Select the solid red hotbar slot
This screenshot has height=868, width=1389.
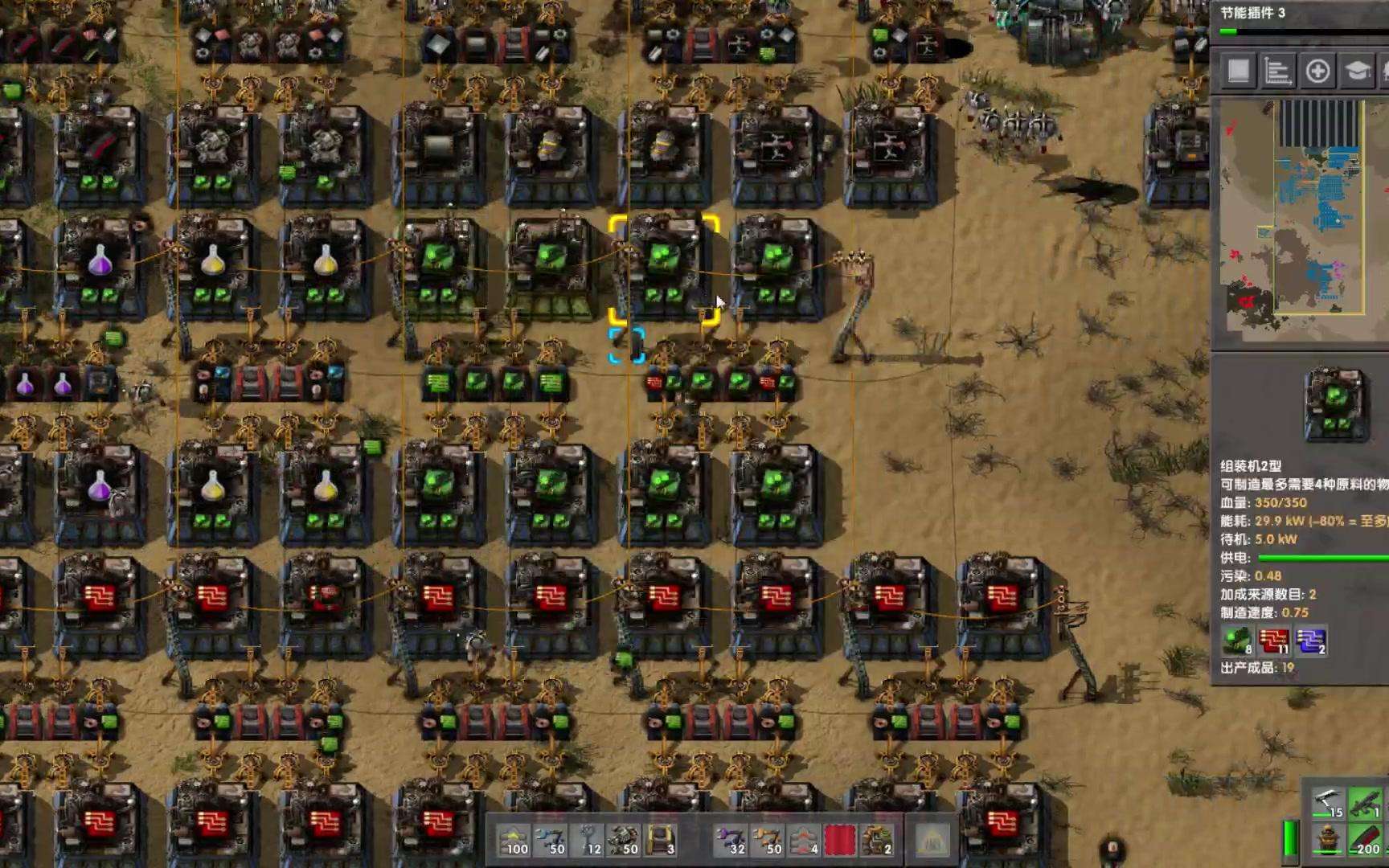[x=840, y=841]
